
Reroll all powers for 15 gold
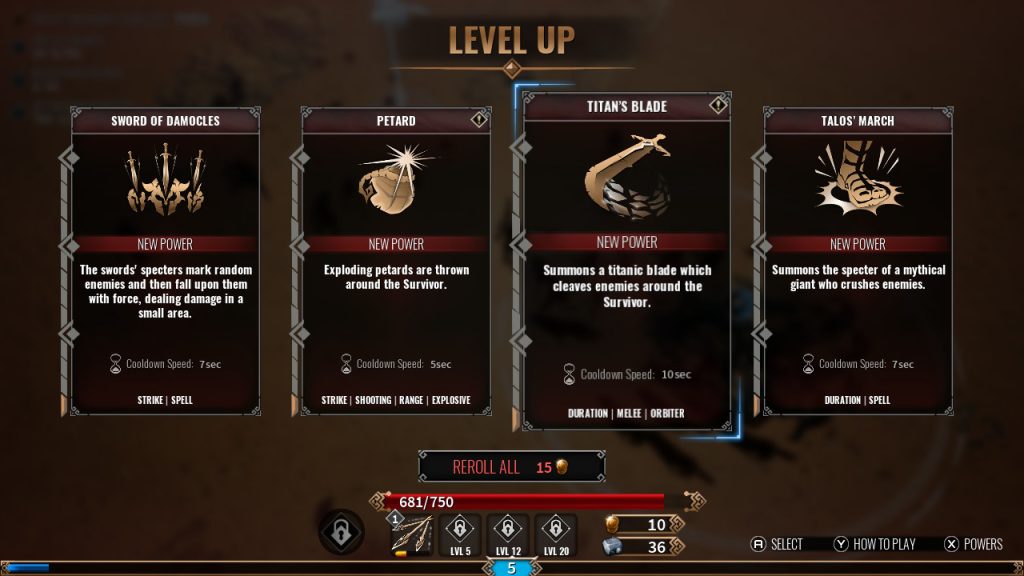coord(511,467)
